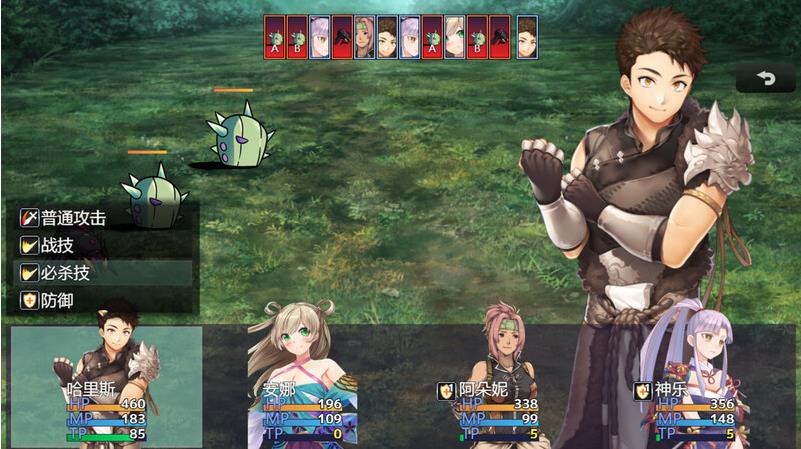Select 安娜 party status panel
The height and width of the screenshot is (449, 801).
pos(303,387)
